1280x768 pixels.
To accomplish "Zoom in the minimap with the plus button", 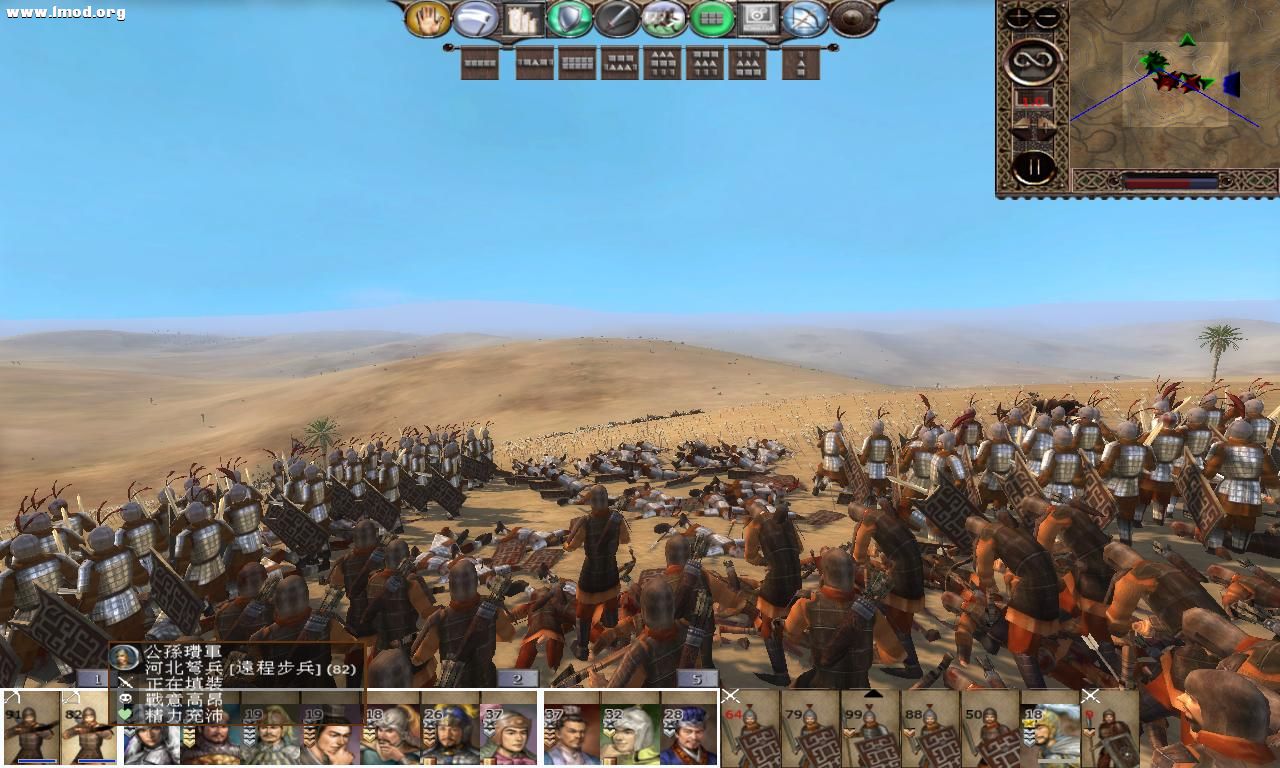I will [1016, 16].
